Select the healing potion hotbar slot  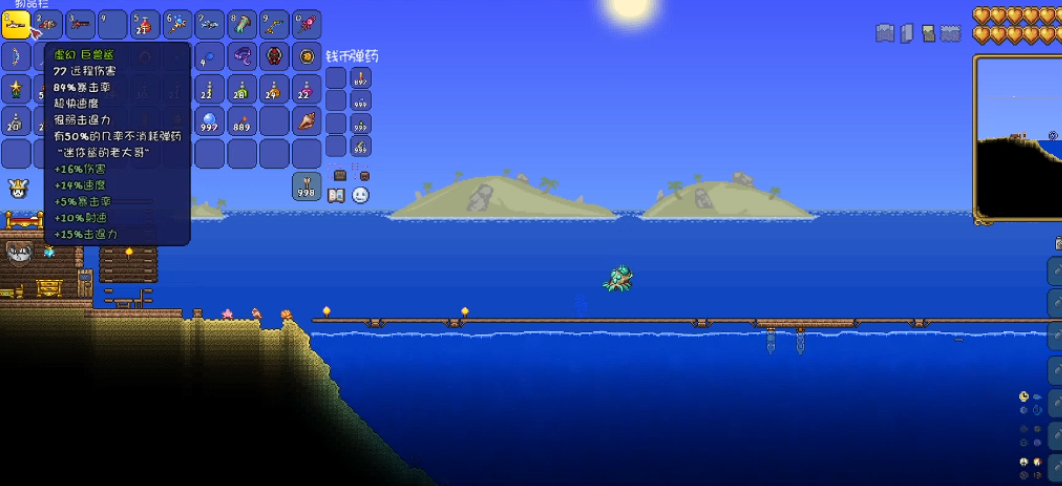(x=145, y=24)
